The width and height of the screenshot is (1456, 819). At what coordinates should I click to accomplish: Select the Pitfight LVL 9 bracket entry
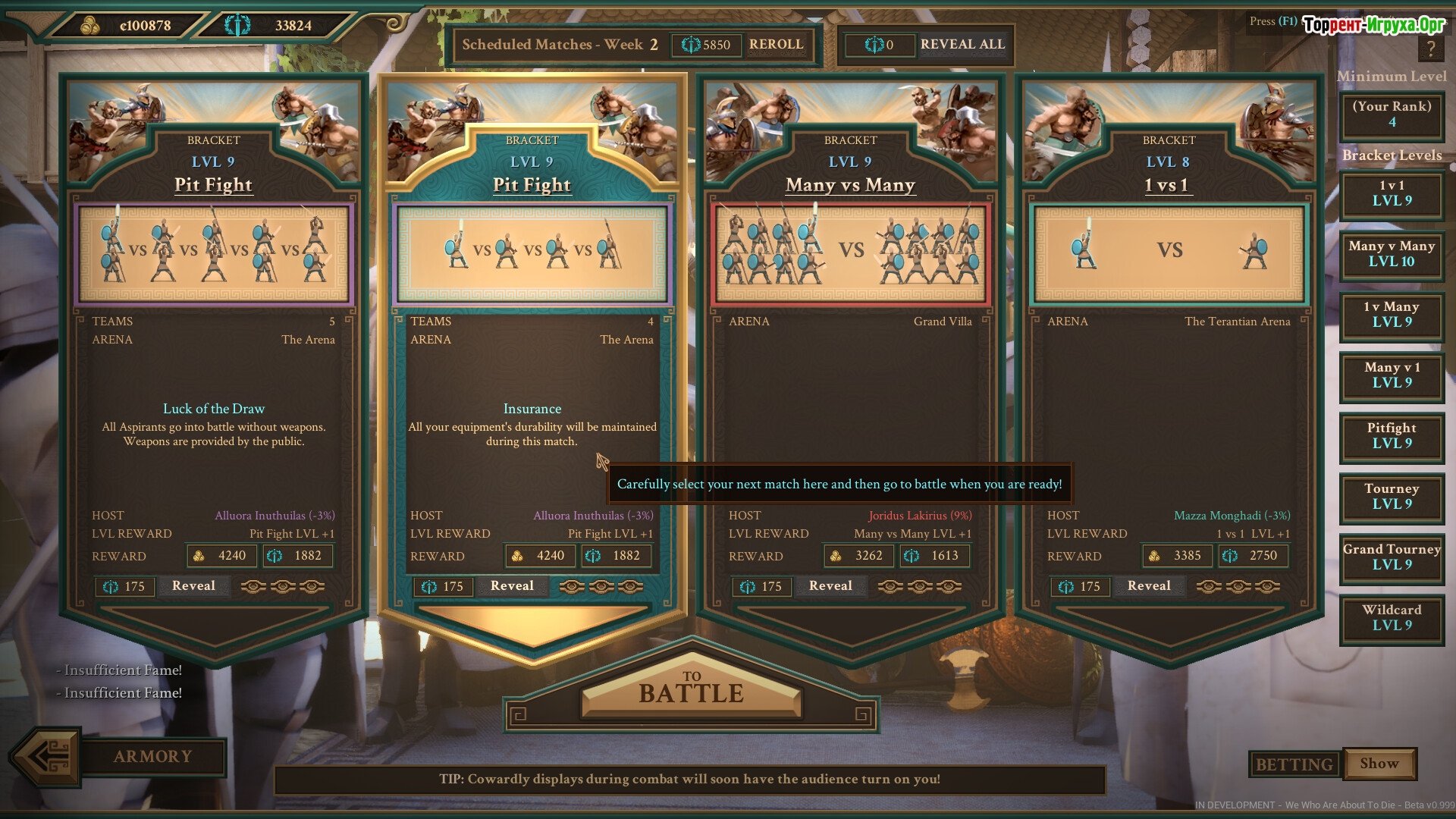point(1392,436)
